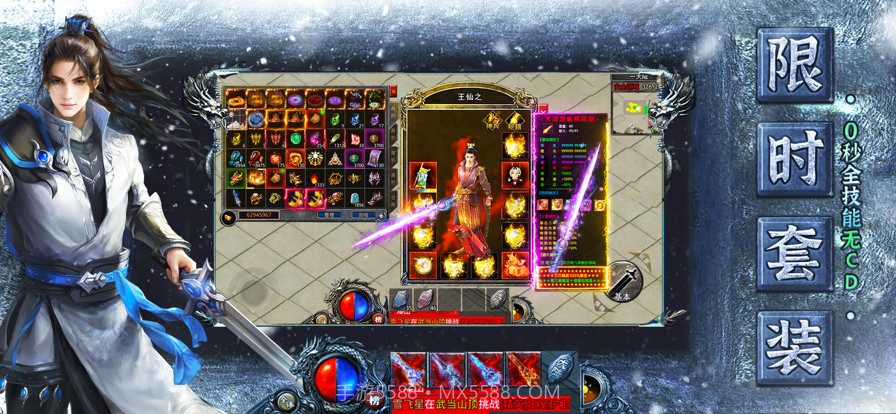Choose the robe armor slot beside the character
The width and height of the screenshot is (896, 414).
[423, 176]
